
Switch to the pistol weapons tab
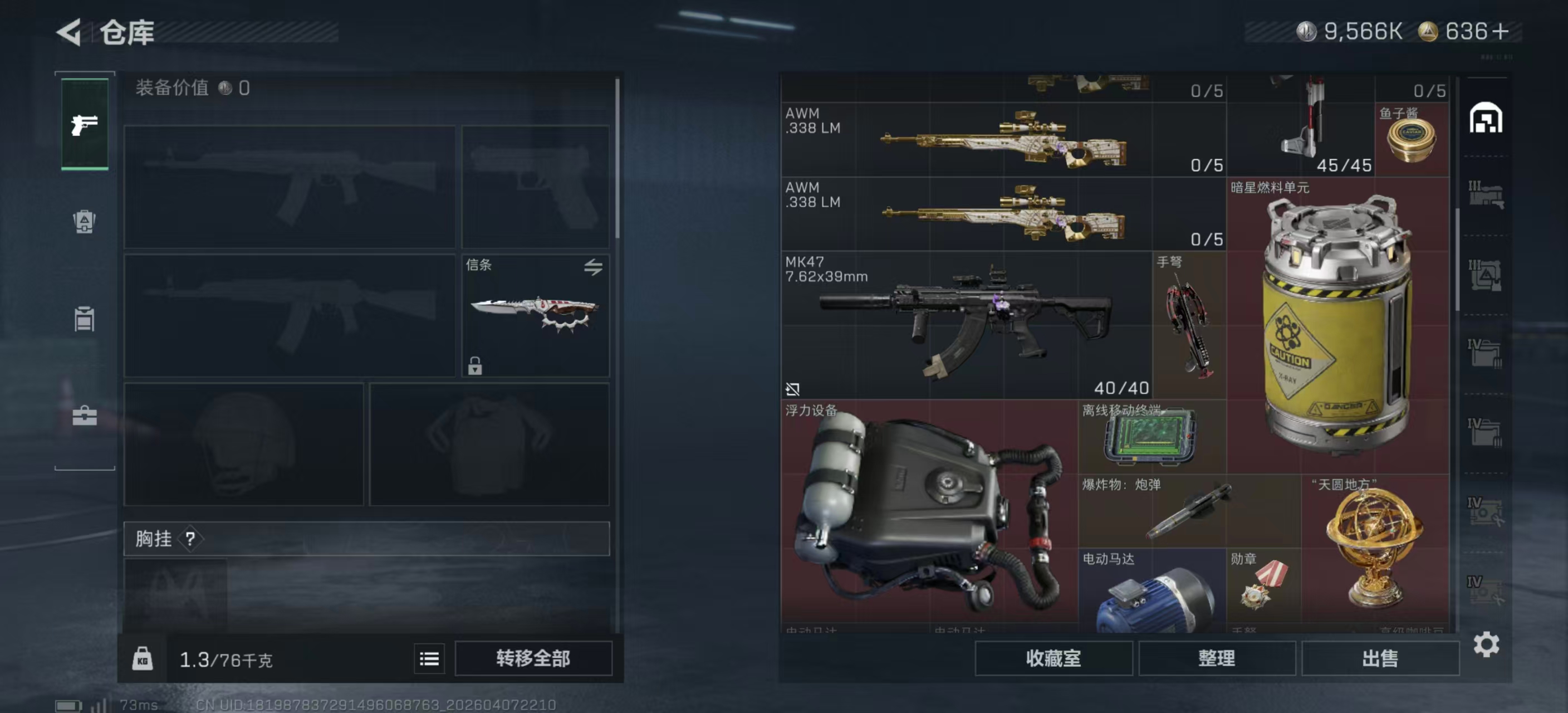click(x=85, y=124)
